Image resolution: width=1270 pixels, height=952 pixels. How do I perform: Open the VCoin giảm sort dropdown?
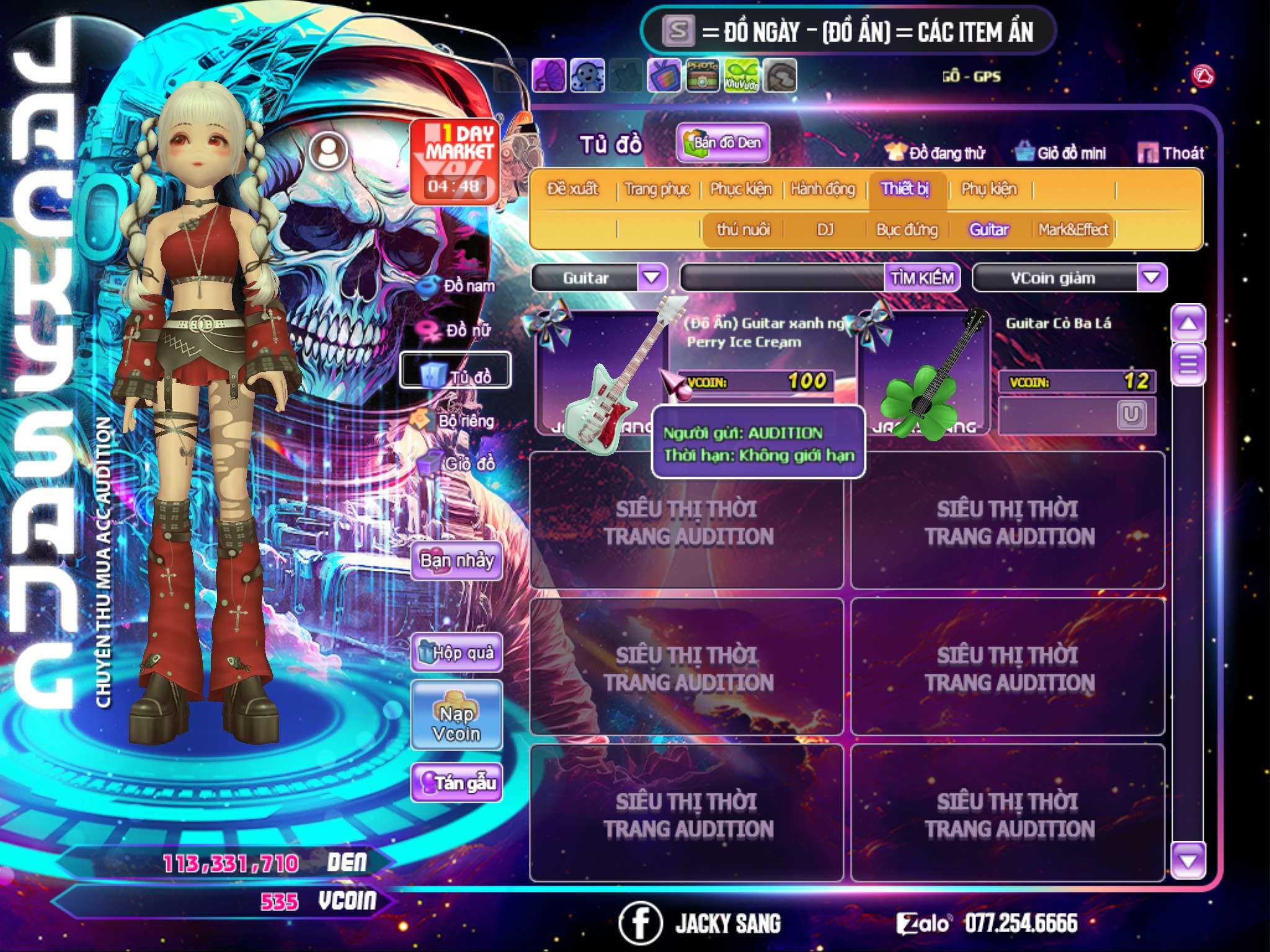point(1152,277)
